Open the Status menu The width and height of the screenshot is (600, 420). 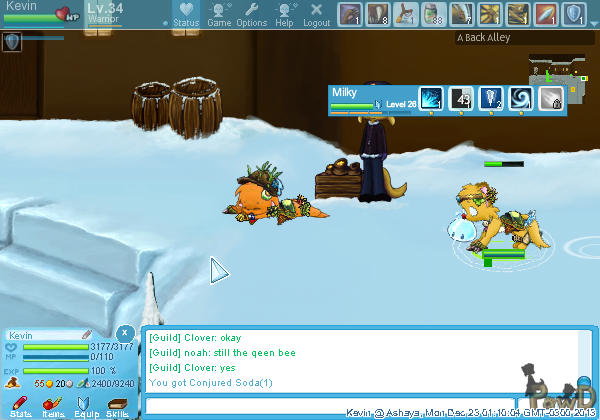point(185,15)
